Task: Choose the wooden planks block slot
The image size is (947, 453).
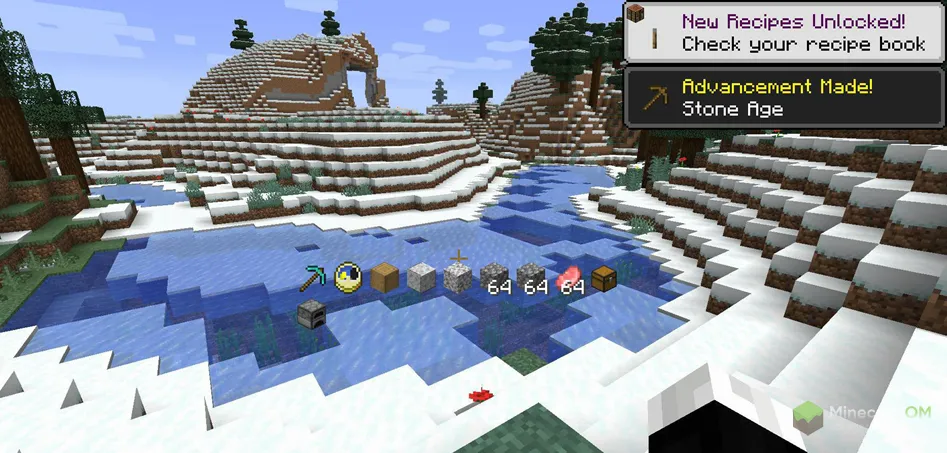Action: click(385, 279)
